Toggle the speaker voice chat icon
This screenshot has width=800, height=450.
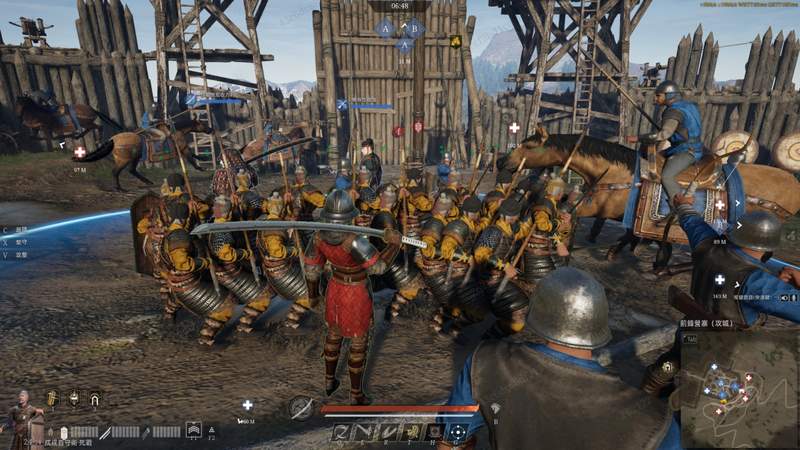point(785,297)
